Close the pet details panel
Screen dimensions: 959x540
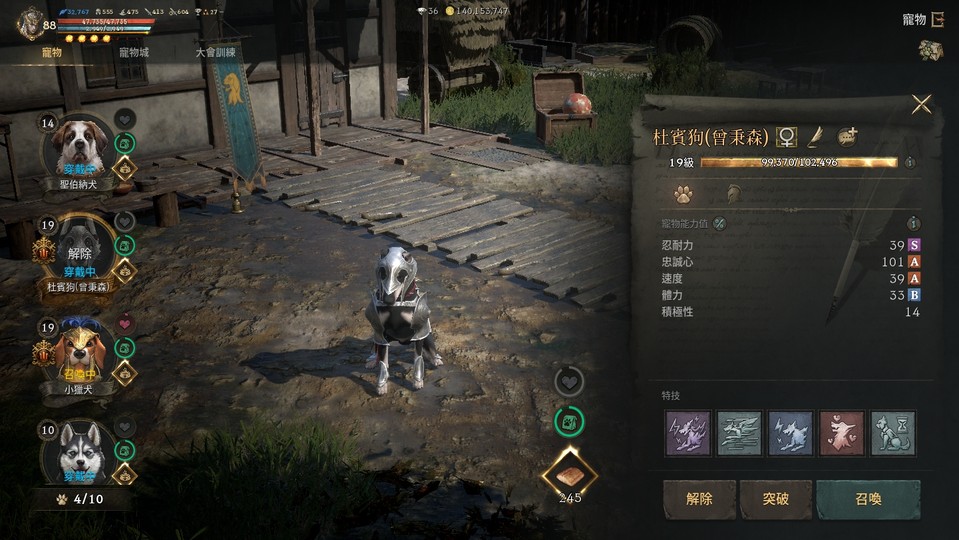pyautogui.click(x=921, y=105)
